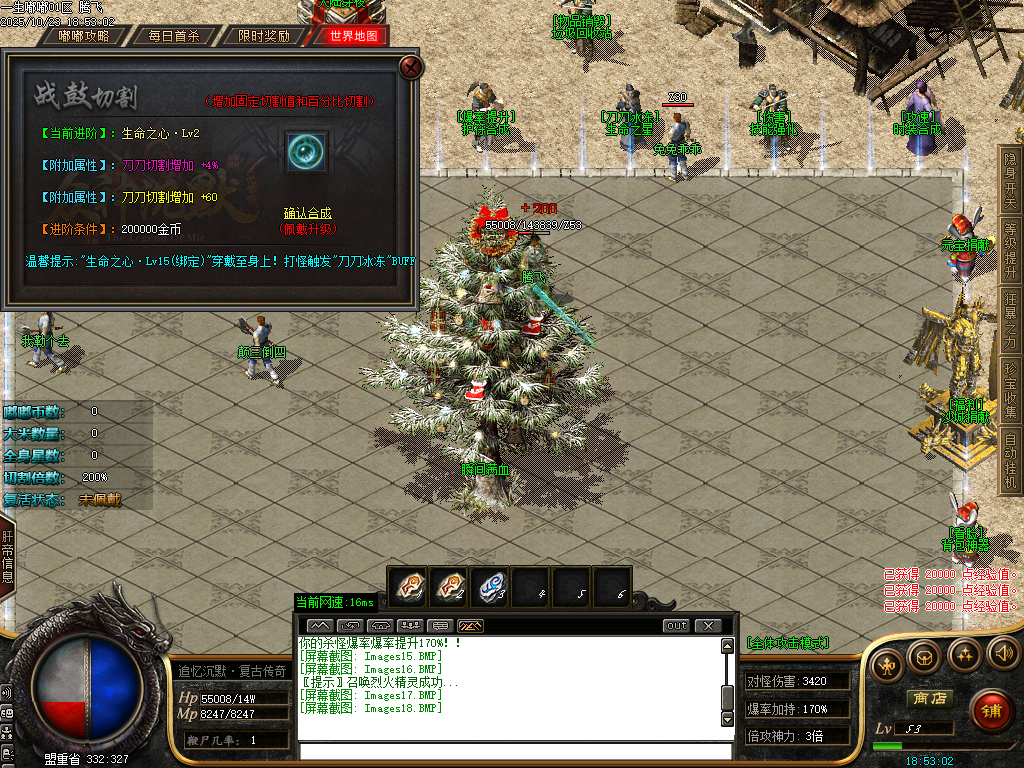The image size is (1024, 768).
Task: Open the 珍宝收集 side button
Action: 1010,391
